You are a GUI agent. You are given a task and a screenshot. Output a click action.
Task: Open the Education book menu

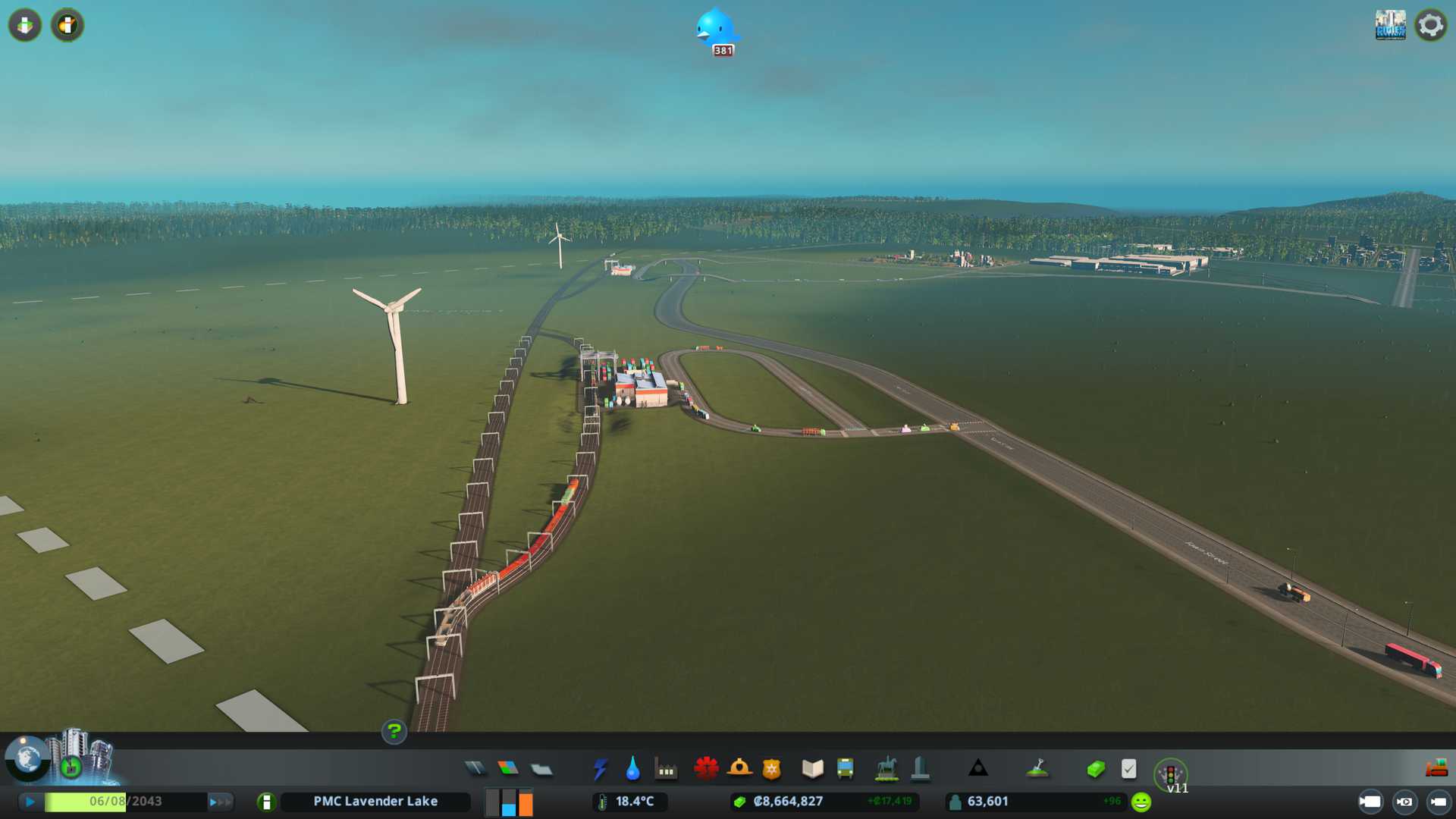click(812, 769)
